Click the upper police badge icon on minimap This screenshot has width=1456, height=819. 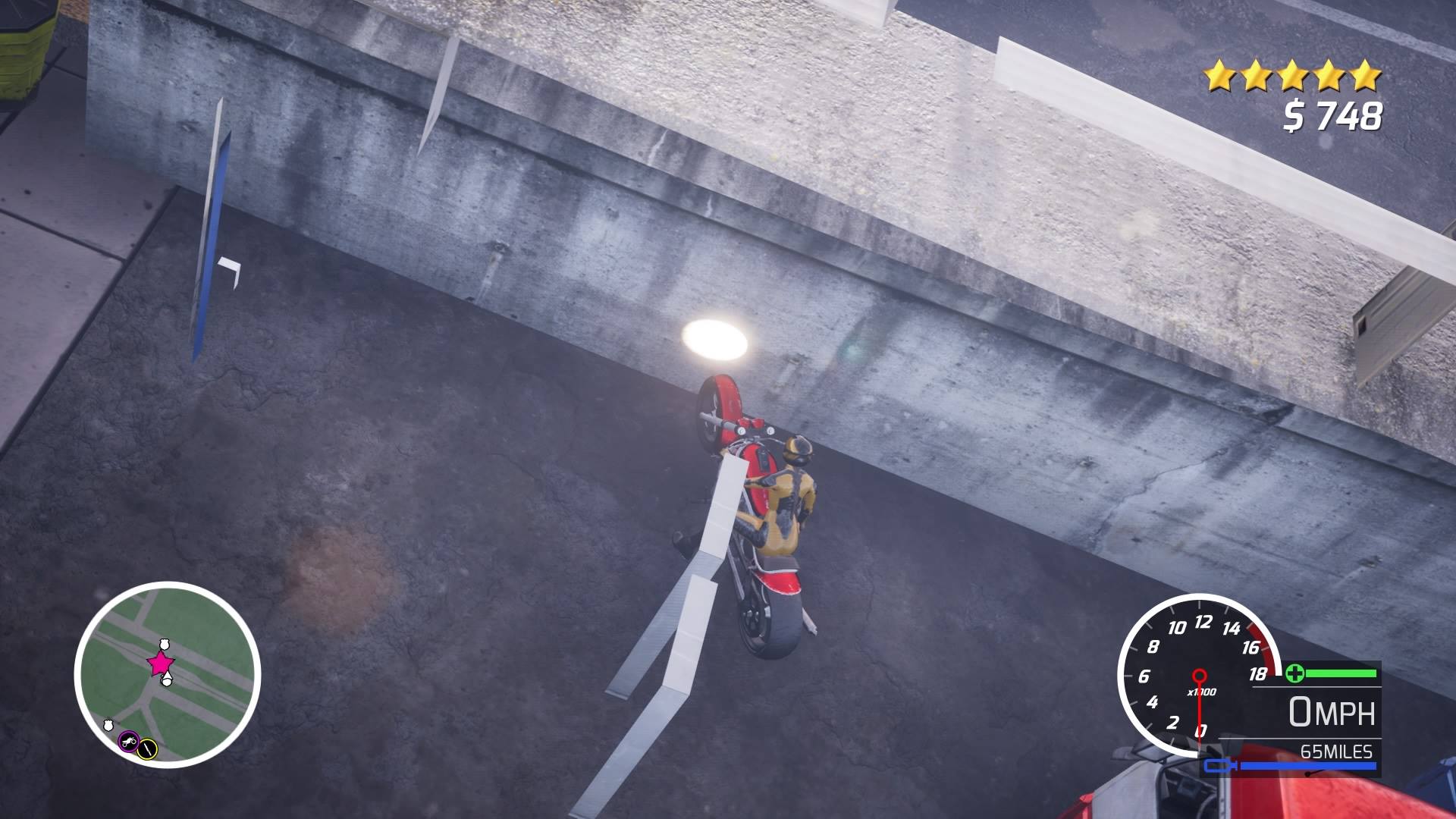[165, 645]
